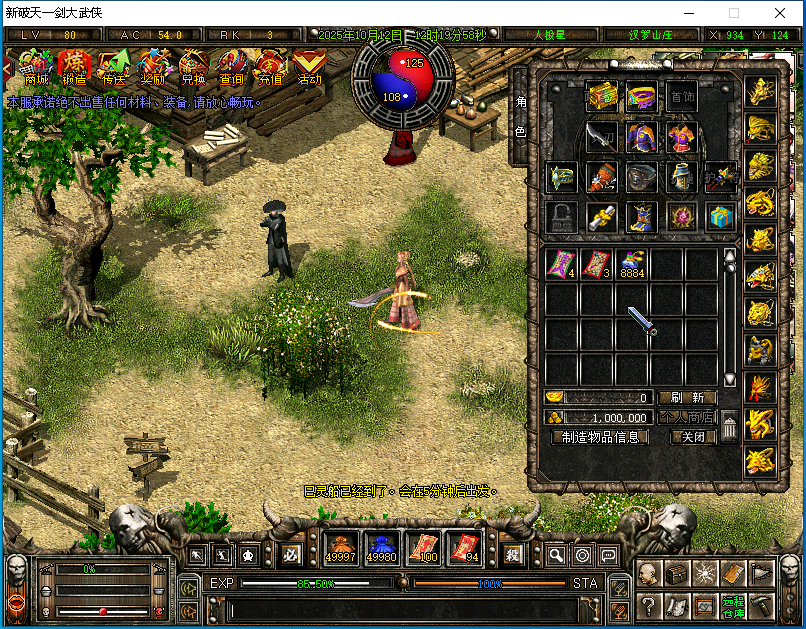The height and width of the screenshot is (629, 806).
Task: Select the item stack numbered 8884
Action: [x=633, y=264]
